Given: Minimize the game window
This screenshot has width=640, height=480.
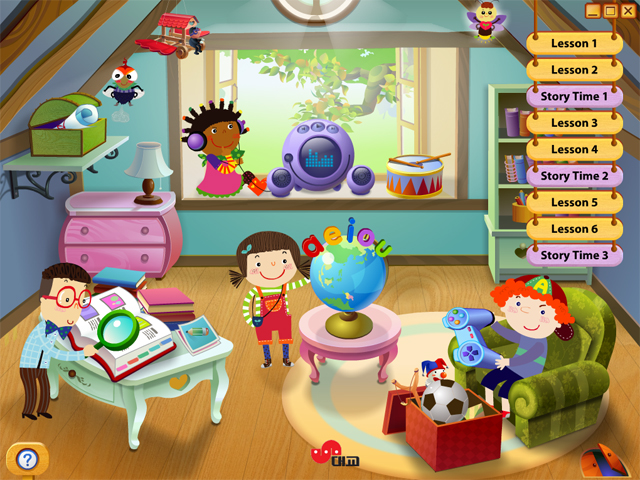Looking at the screenshot, I should pyautogui.click(x=594, y=11).
